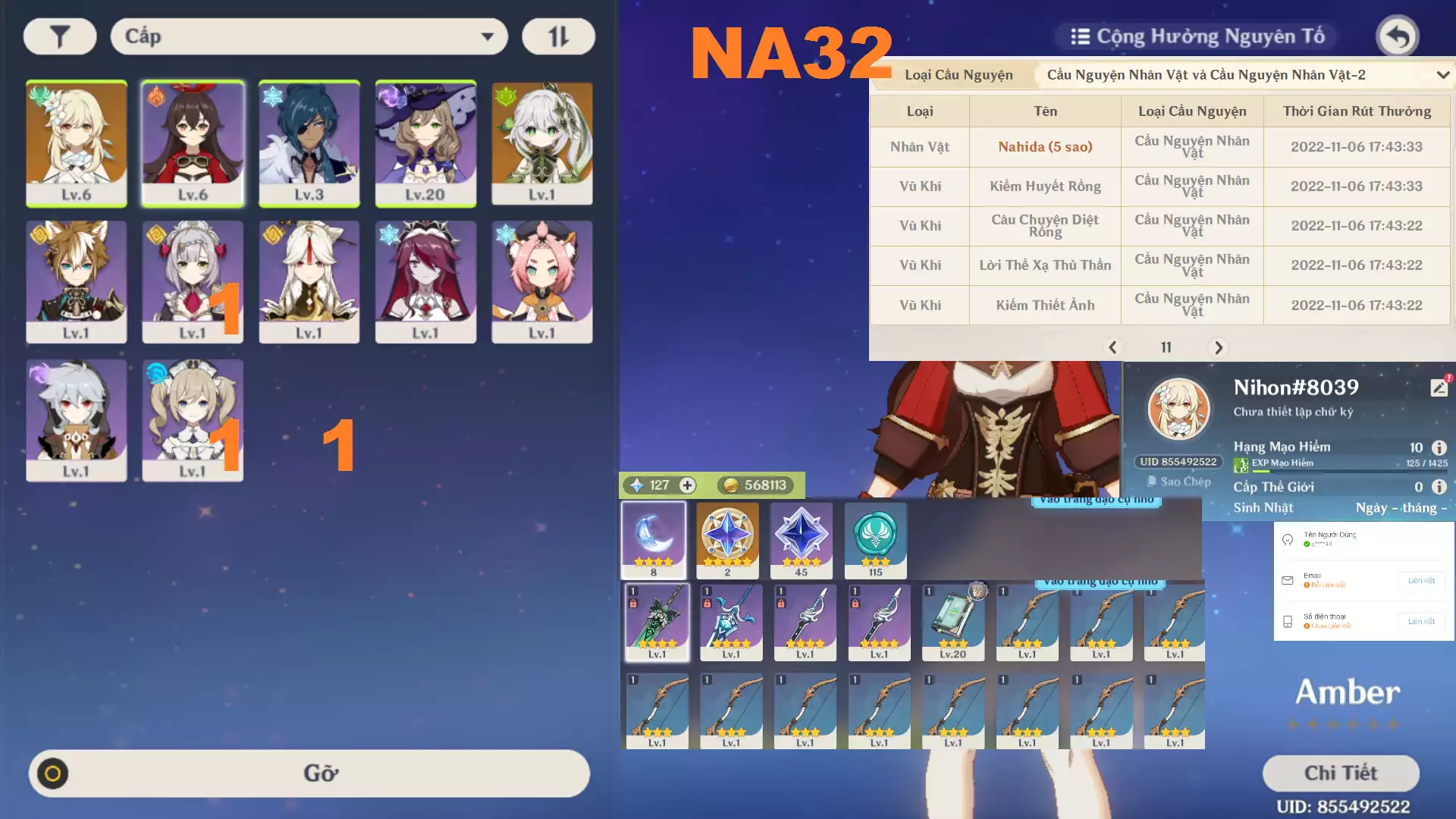The width and height of the screenshot is (1456, 819).
Task: Open the filter options funnel icon
Action: click(x=59, y=36)
